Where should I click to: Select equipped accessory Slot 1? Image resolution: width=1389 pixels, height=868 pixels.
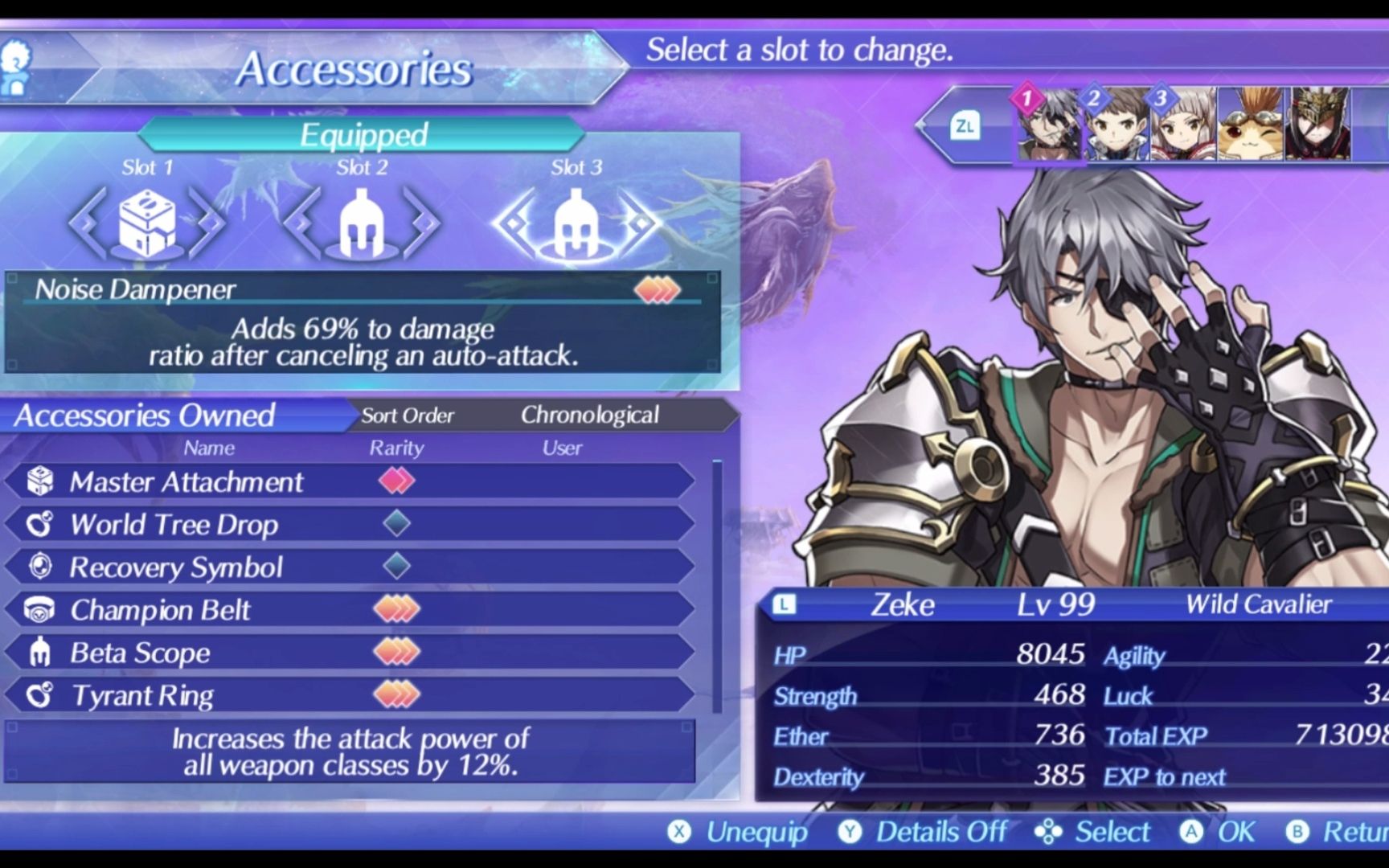pos(147,223)
